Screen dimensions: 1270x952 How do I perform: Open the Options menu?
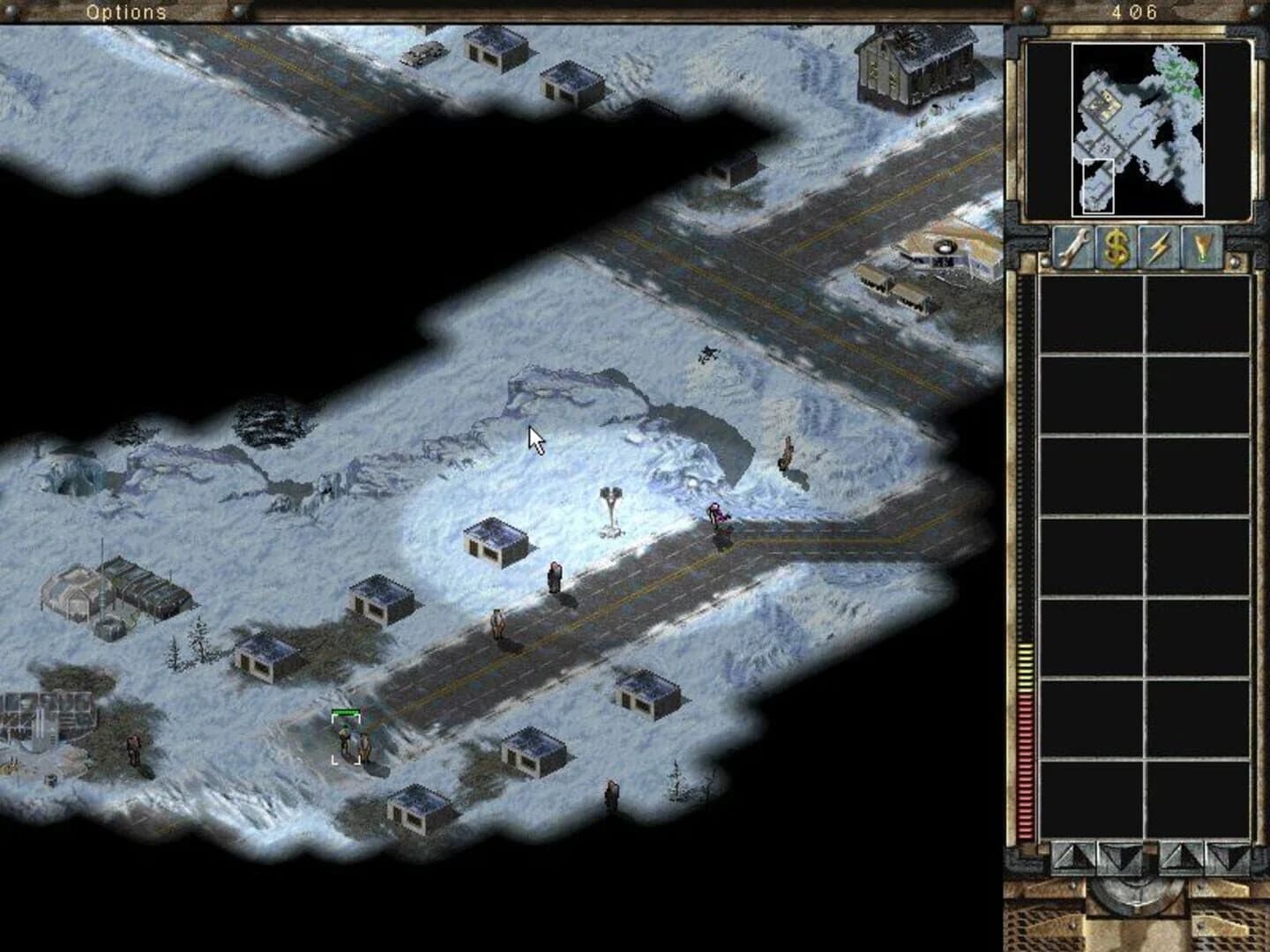124,12
